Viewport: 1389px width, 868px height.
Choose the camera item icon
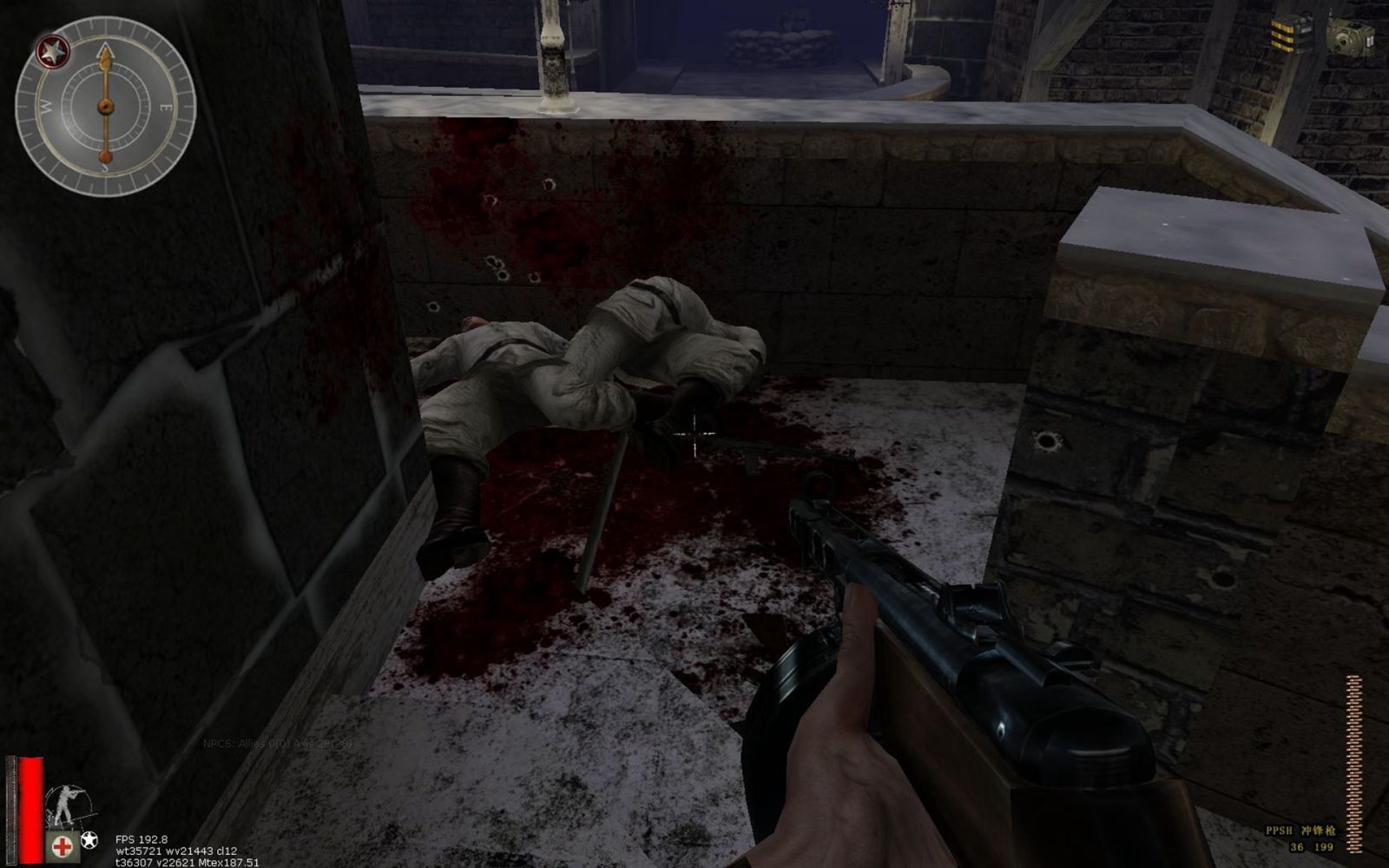coord(1350,36)
